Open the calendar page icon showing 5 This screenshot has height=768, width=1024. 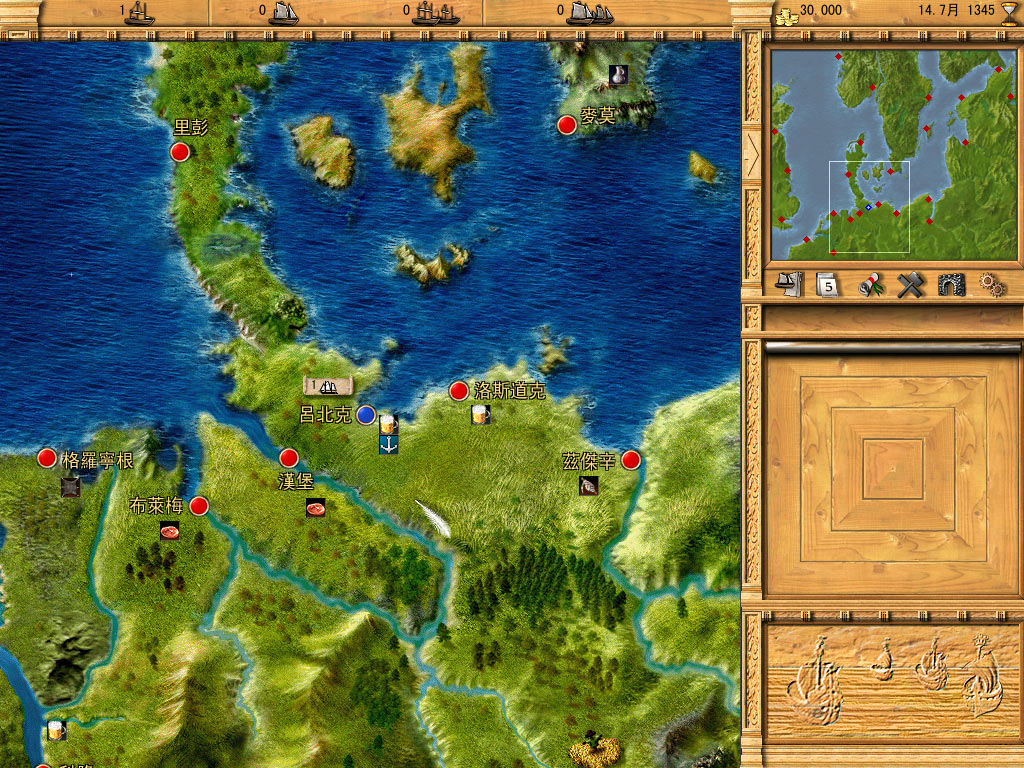point(826,285)
